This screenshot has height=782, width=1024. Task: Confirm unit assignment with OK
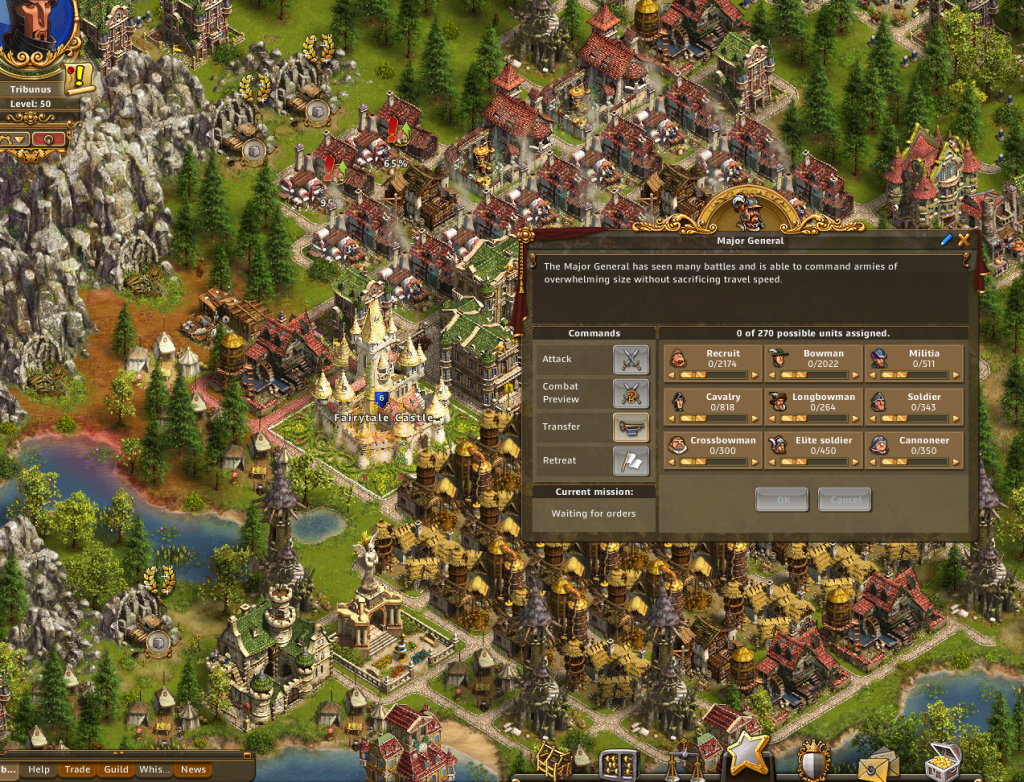coord(781,500)
